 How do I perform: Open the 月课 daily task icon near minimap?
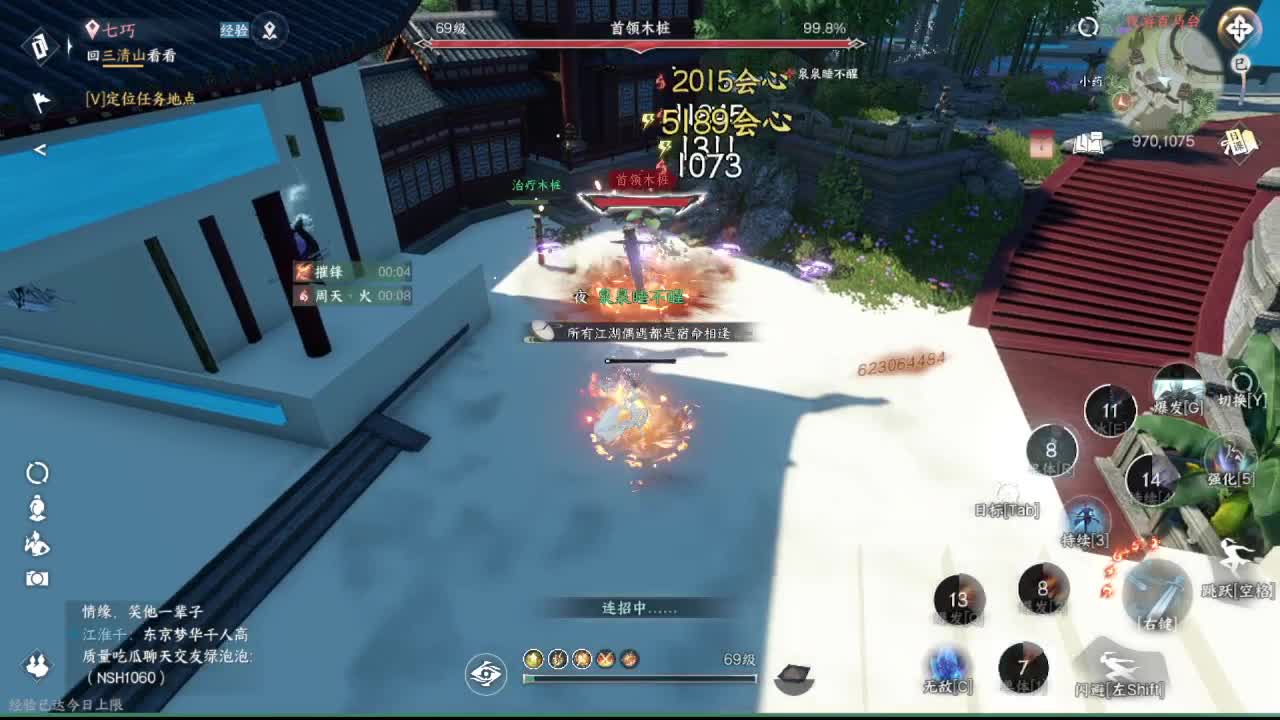point(1240,143)
